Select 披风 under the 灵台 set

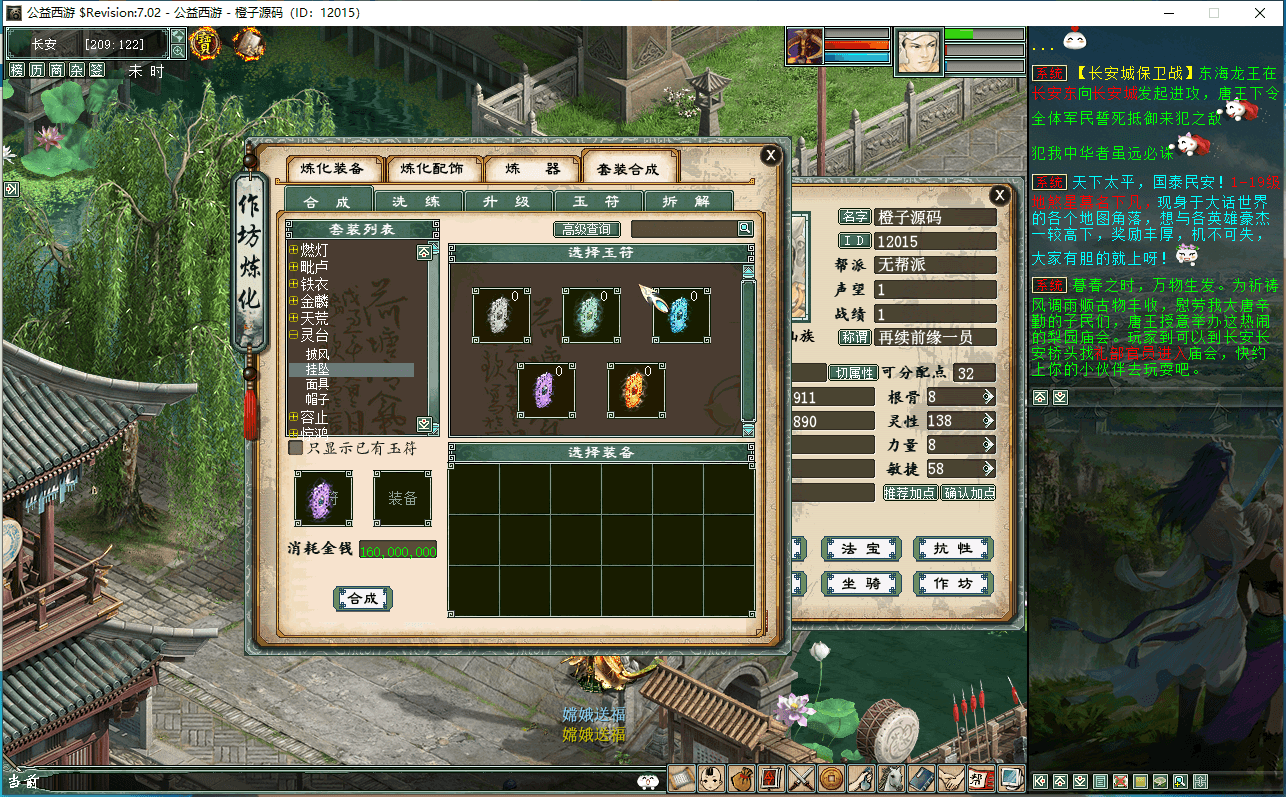point(317,354)
